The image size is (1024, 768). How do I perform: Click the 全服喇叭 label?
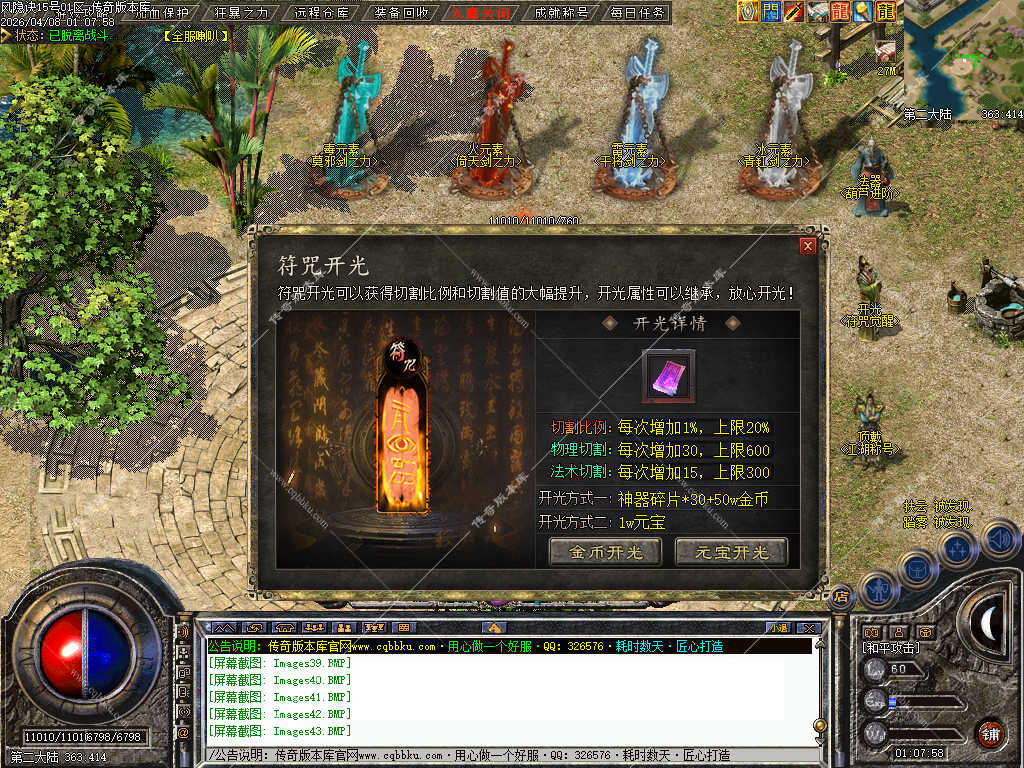(196, 36)
